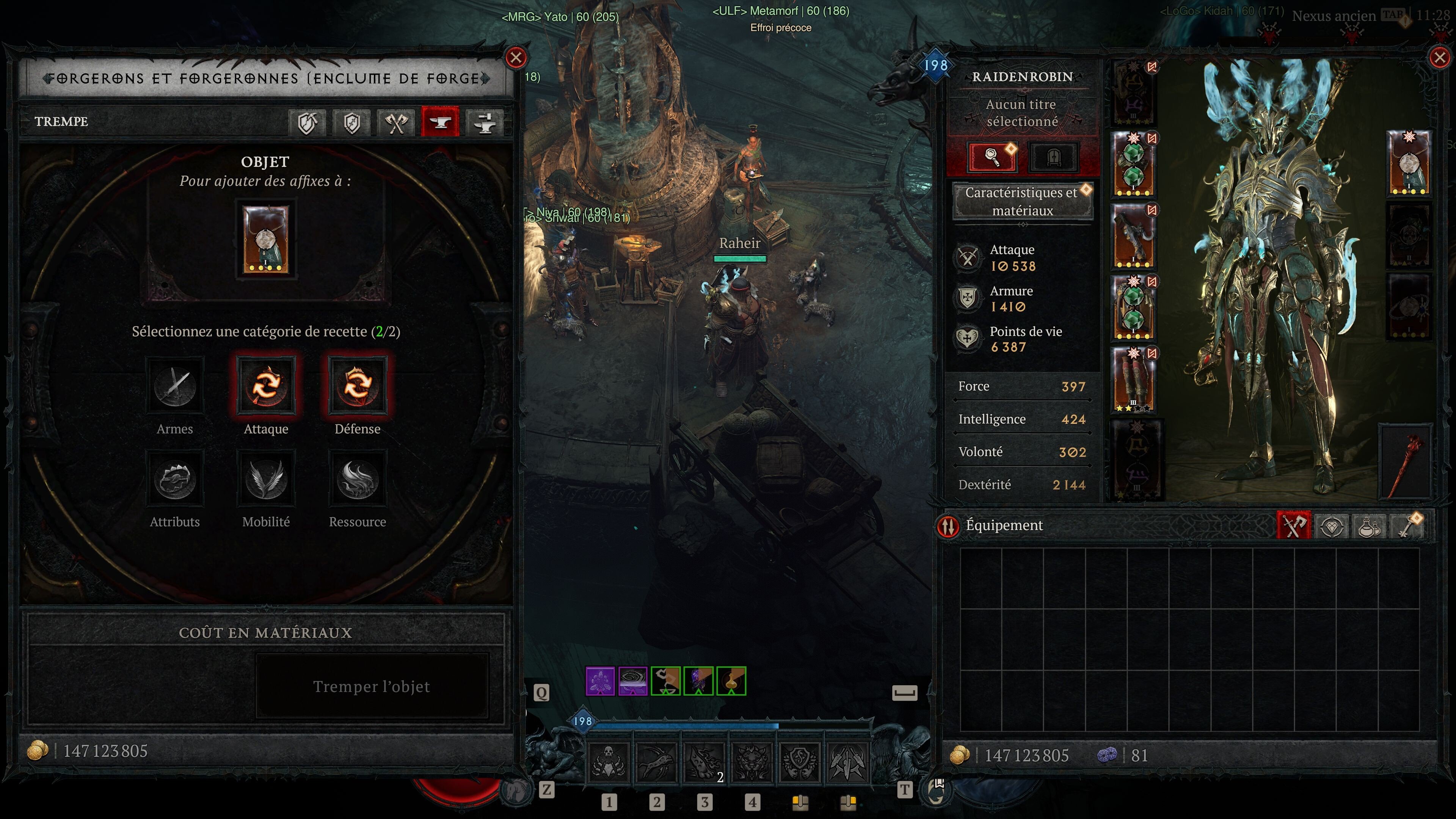Open the key quest items inventory tab

(x=1407, y=526)
